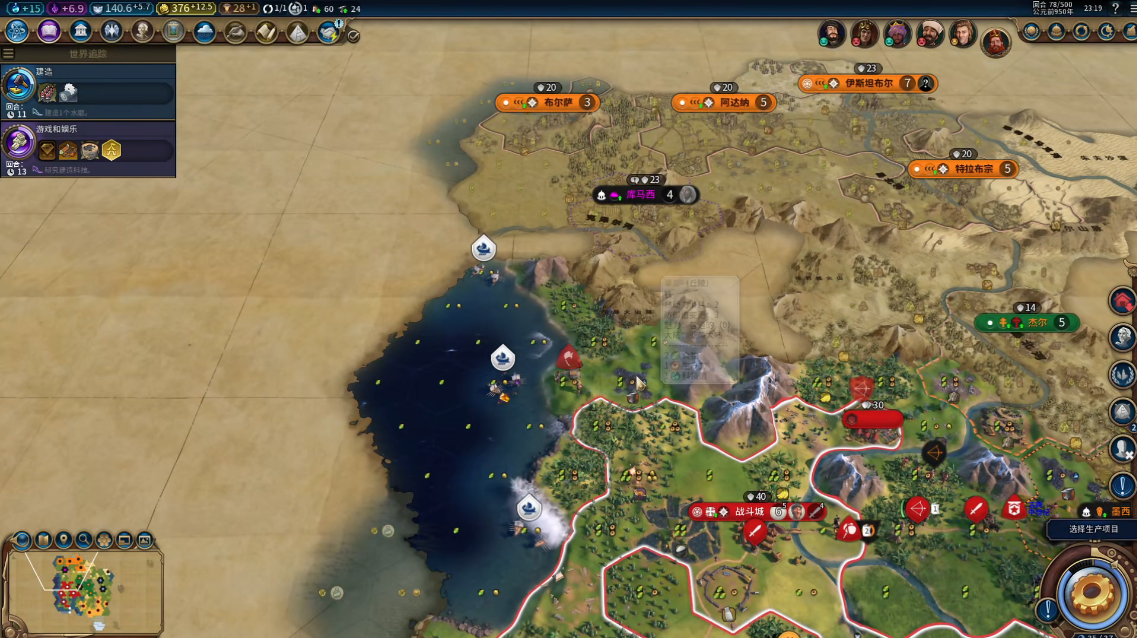Select the 战斗城 city banner
The image size is (1137, 638).
point(749,512)
